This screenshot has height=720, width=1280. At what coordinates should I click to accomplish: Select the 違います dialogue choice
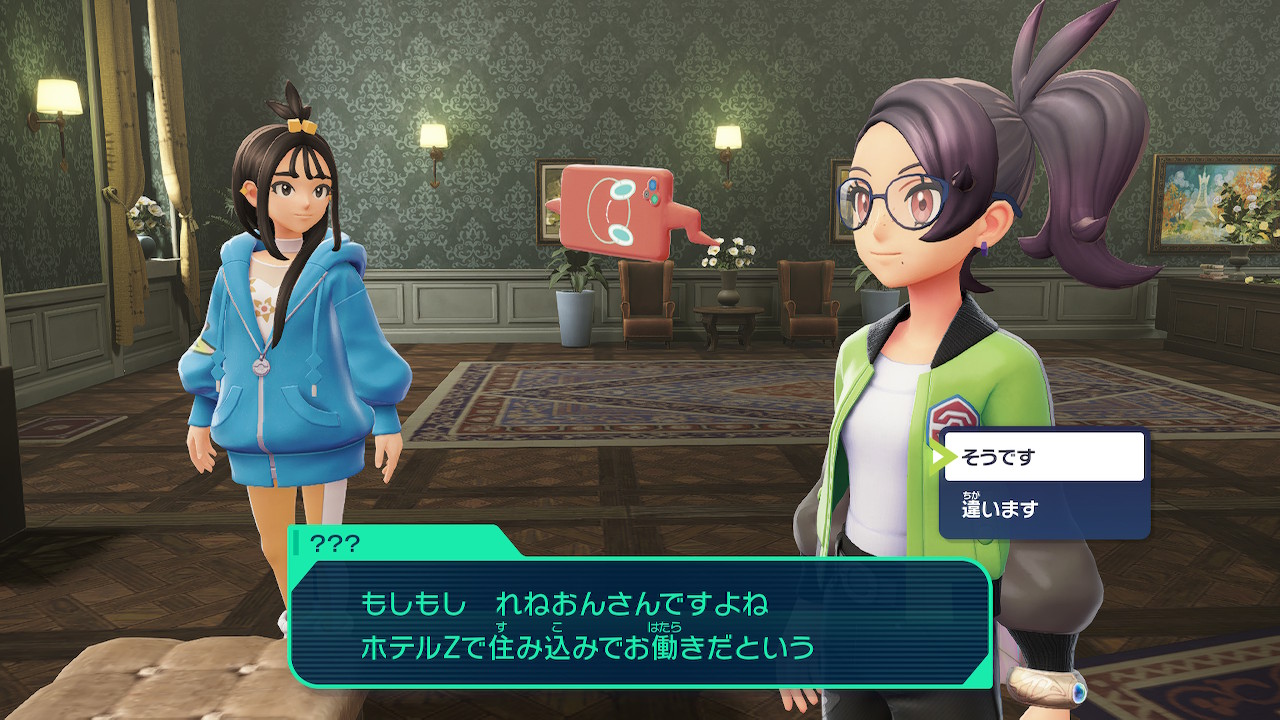pos(1043,509)
